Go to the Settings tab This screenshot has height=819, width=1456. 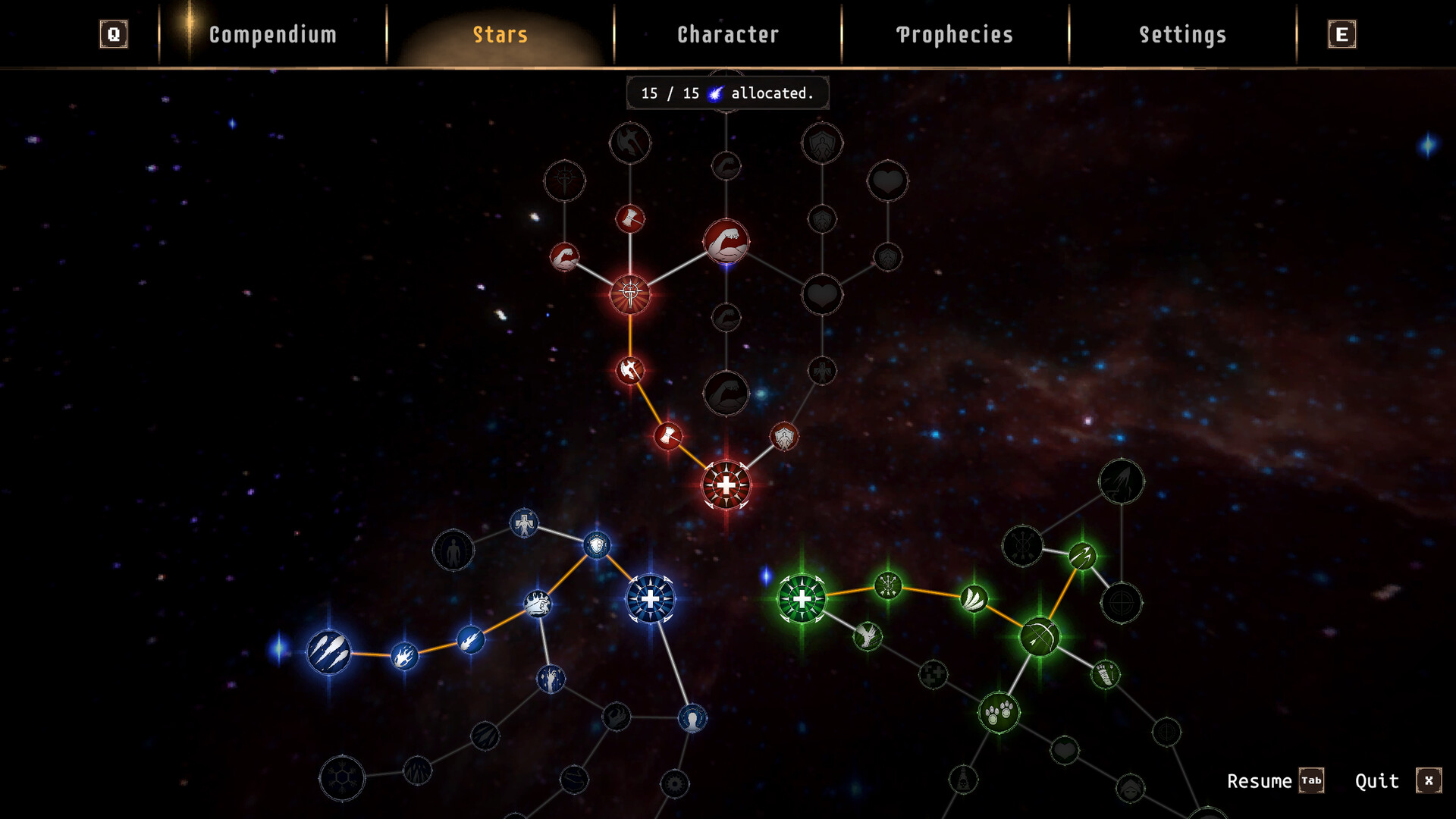[x=1182, y=35]
